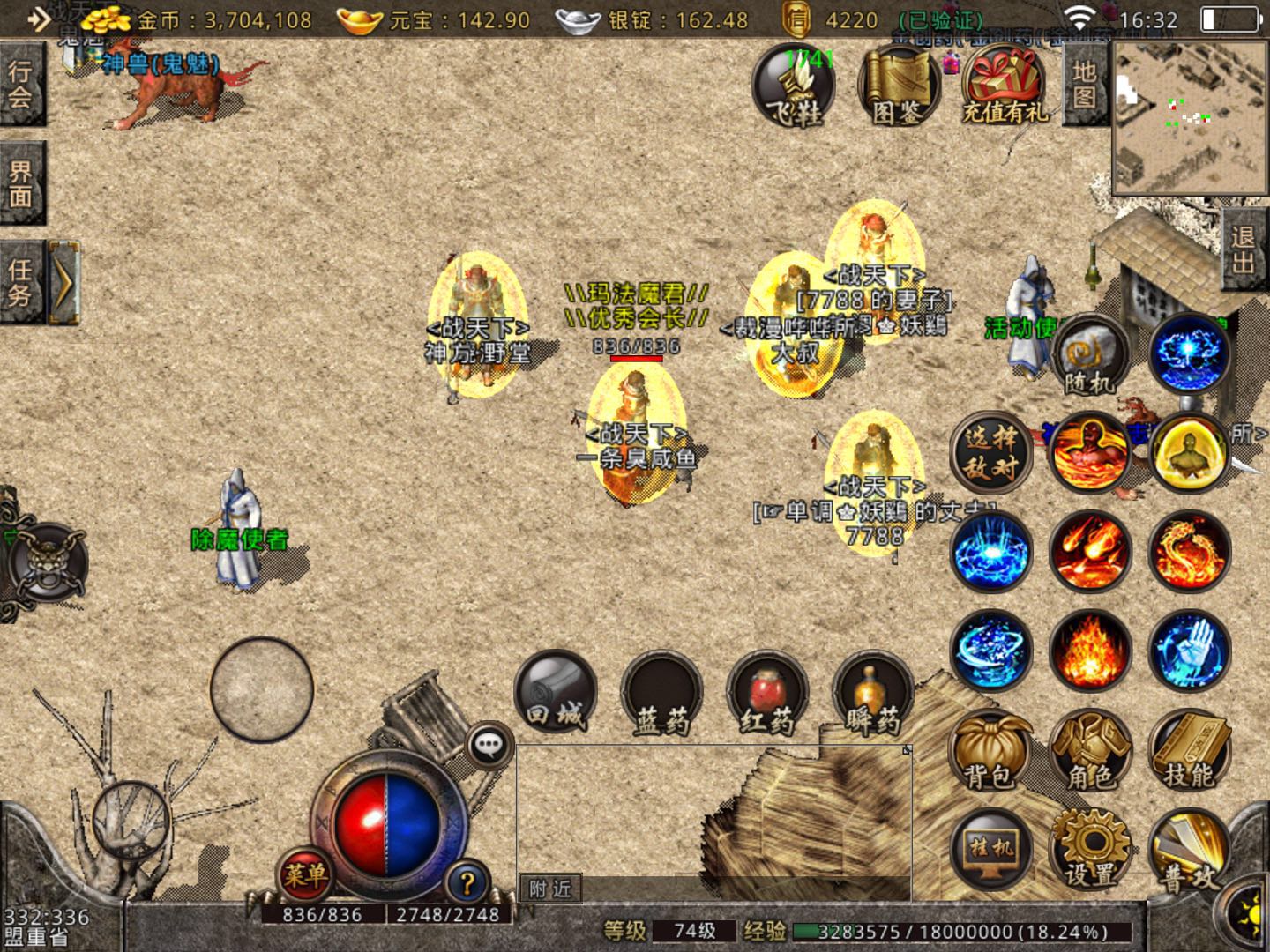Use the 回城 town return scroll
The width and height of the screenshot is (1270, 952).
pyautogui.click(x=556, y=693)
